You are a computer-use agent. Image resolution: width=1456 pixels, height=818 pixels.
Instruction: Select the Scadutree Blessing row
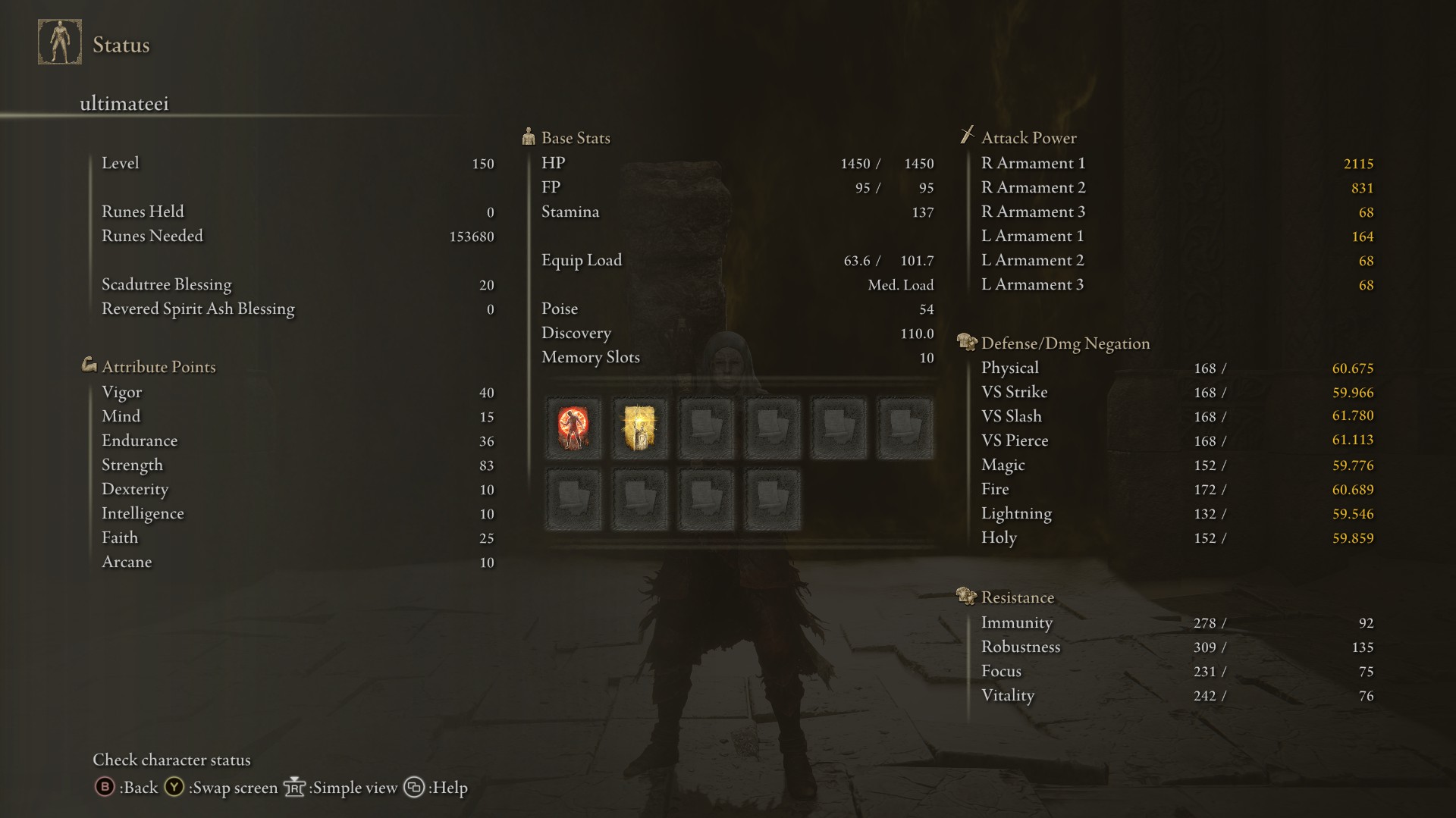coord(297,285)
